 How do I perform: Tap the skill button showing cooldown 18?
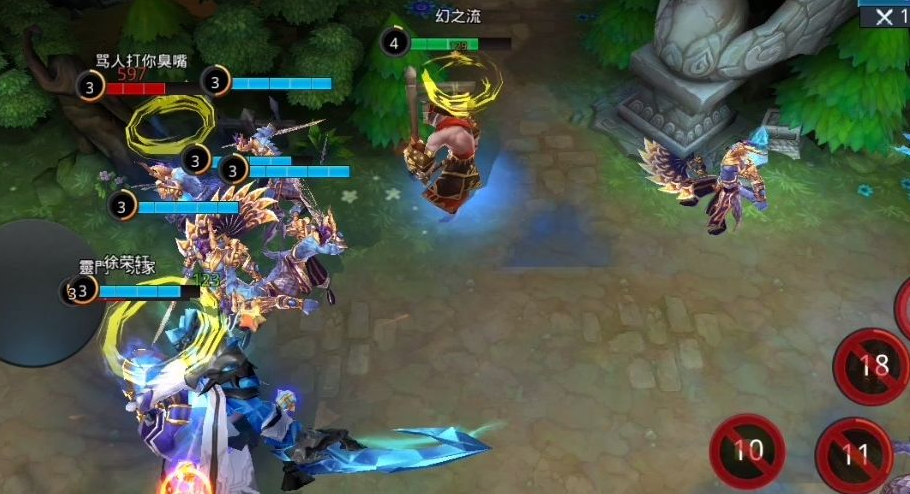(873, 365)
